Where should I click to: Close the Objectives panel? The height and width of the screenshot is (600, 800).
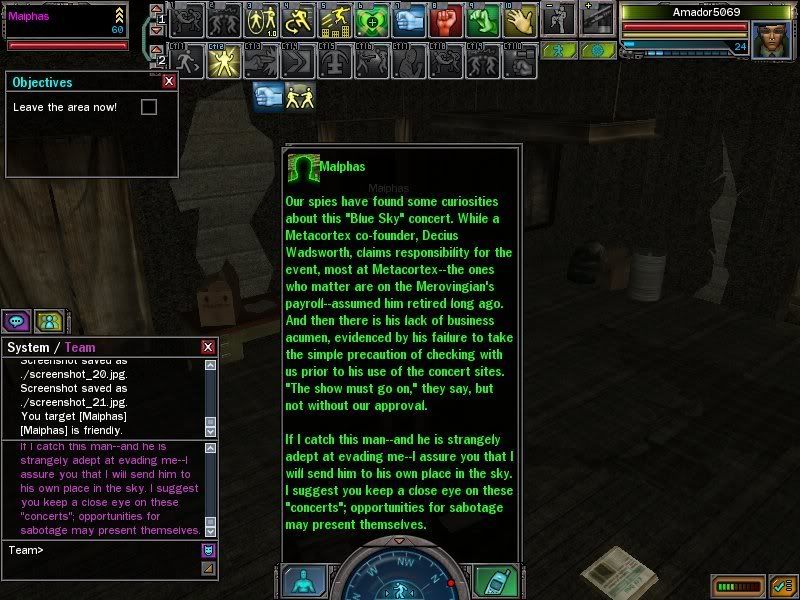(x=168, y=82)
